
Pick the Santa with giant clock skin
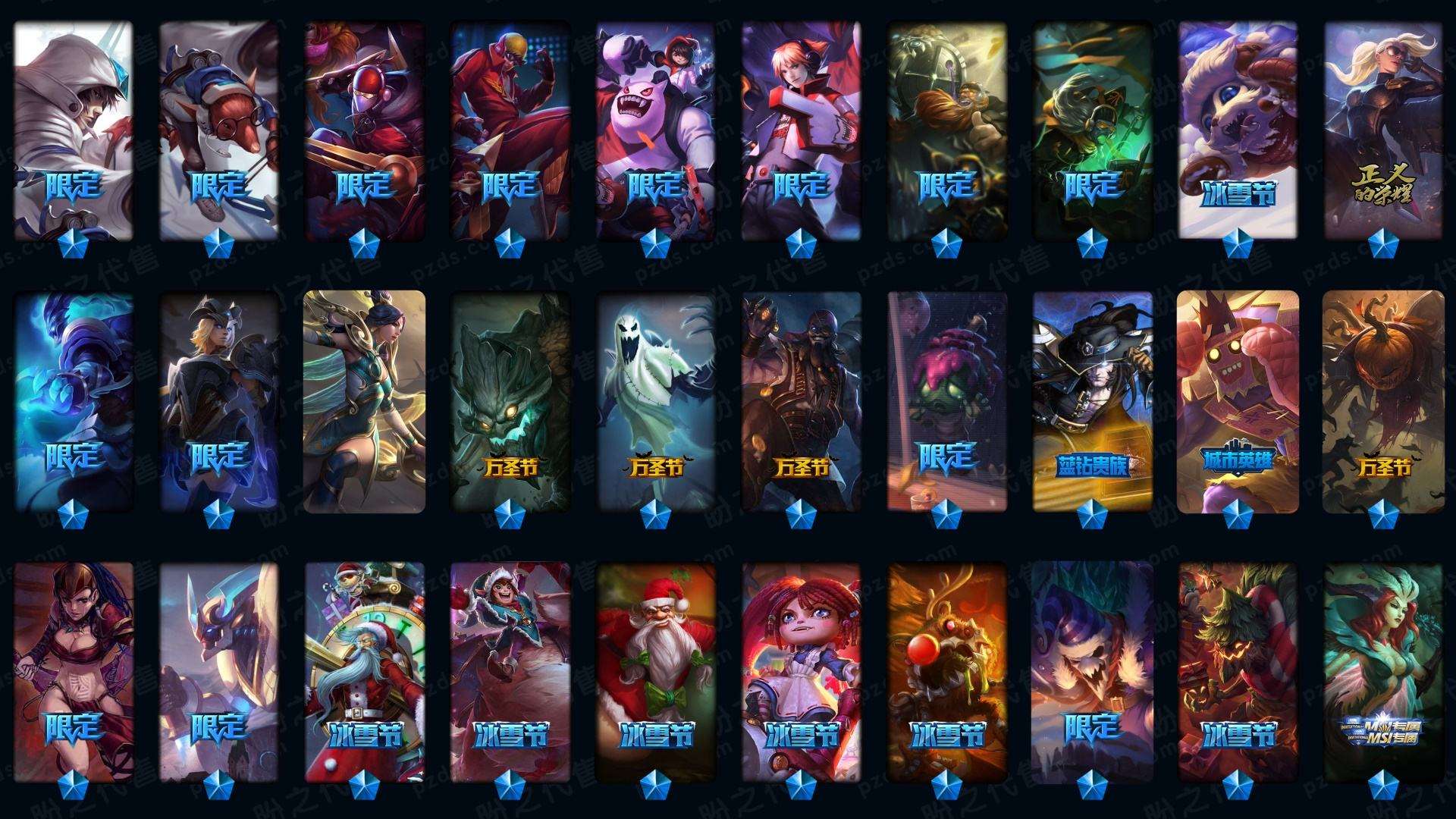364,671
